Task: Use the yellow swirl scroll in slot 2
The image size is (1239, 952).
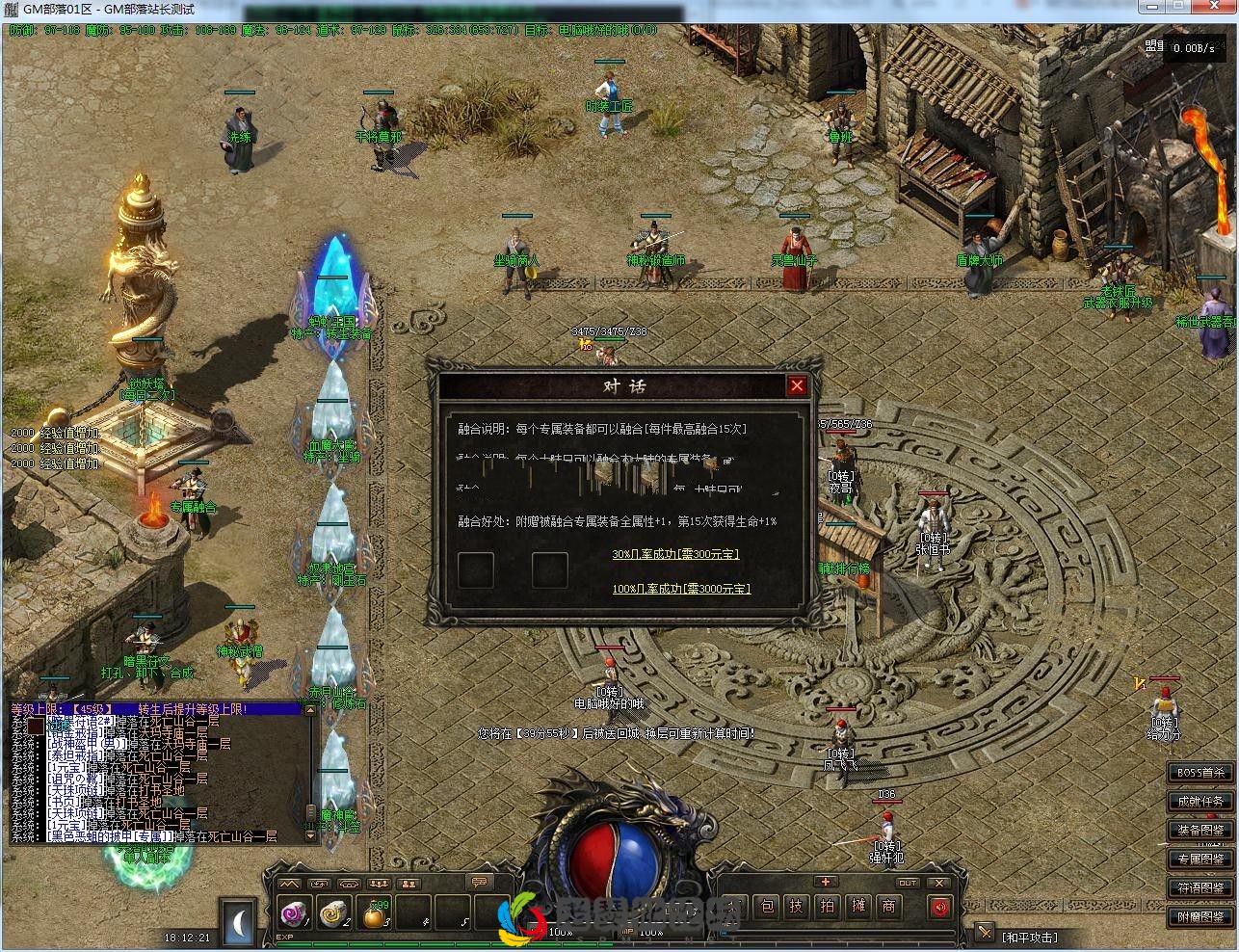Action: point(333,912)
